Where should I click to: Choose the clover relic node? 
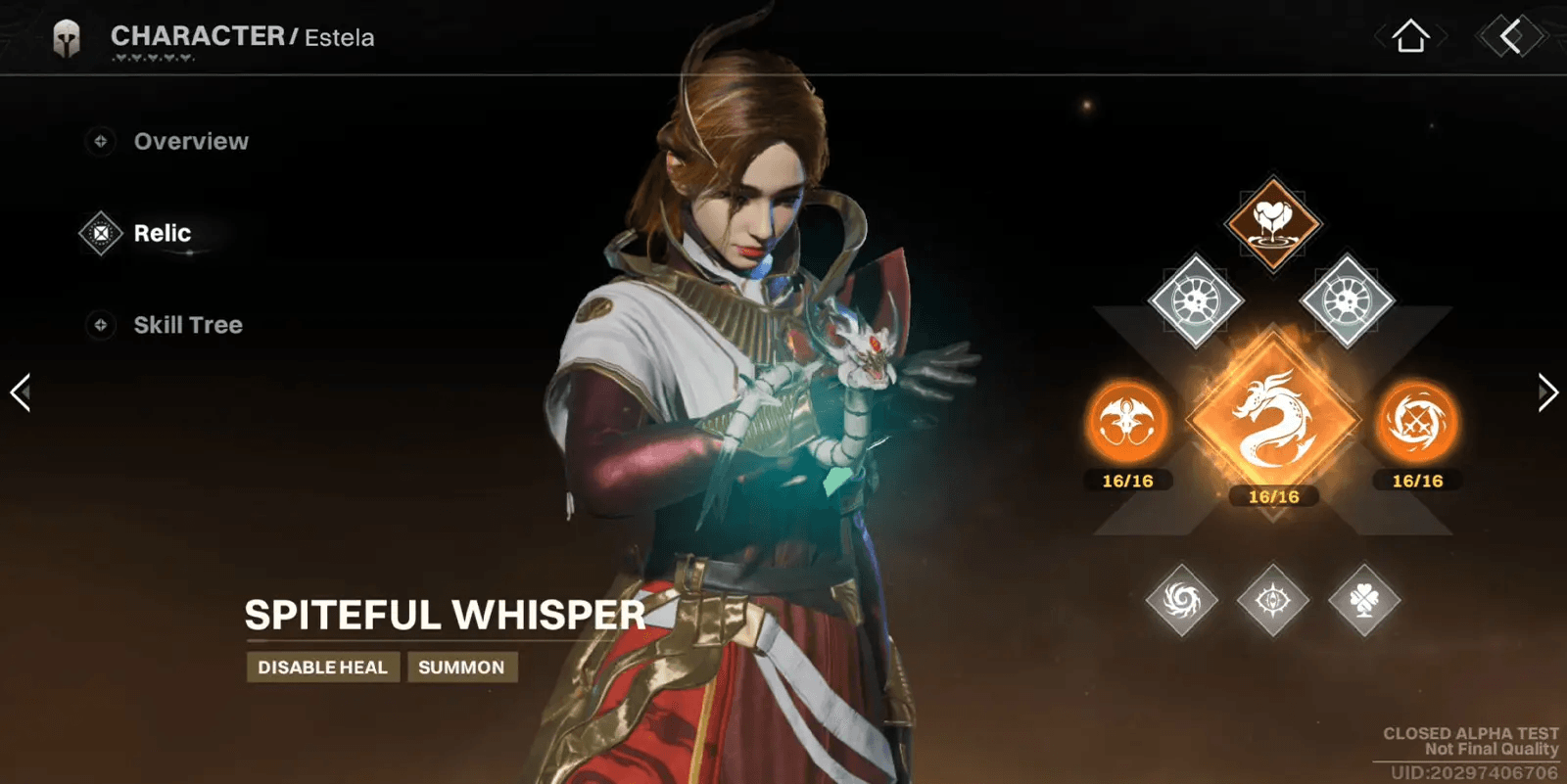pos(1363,599)
